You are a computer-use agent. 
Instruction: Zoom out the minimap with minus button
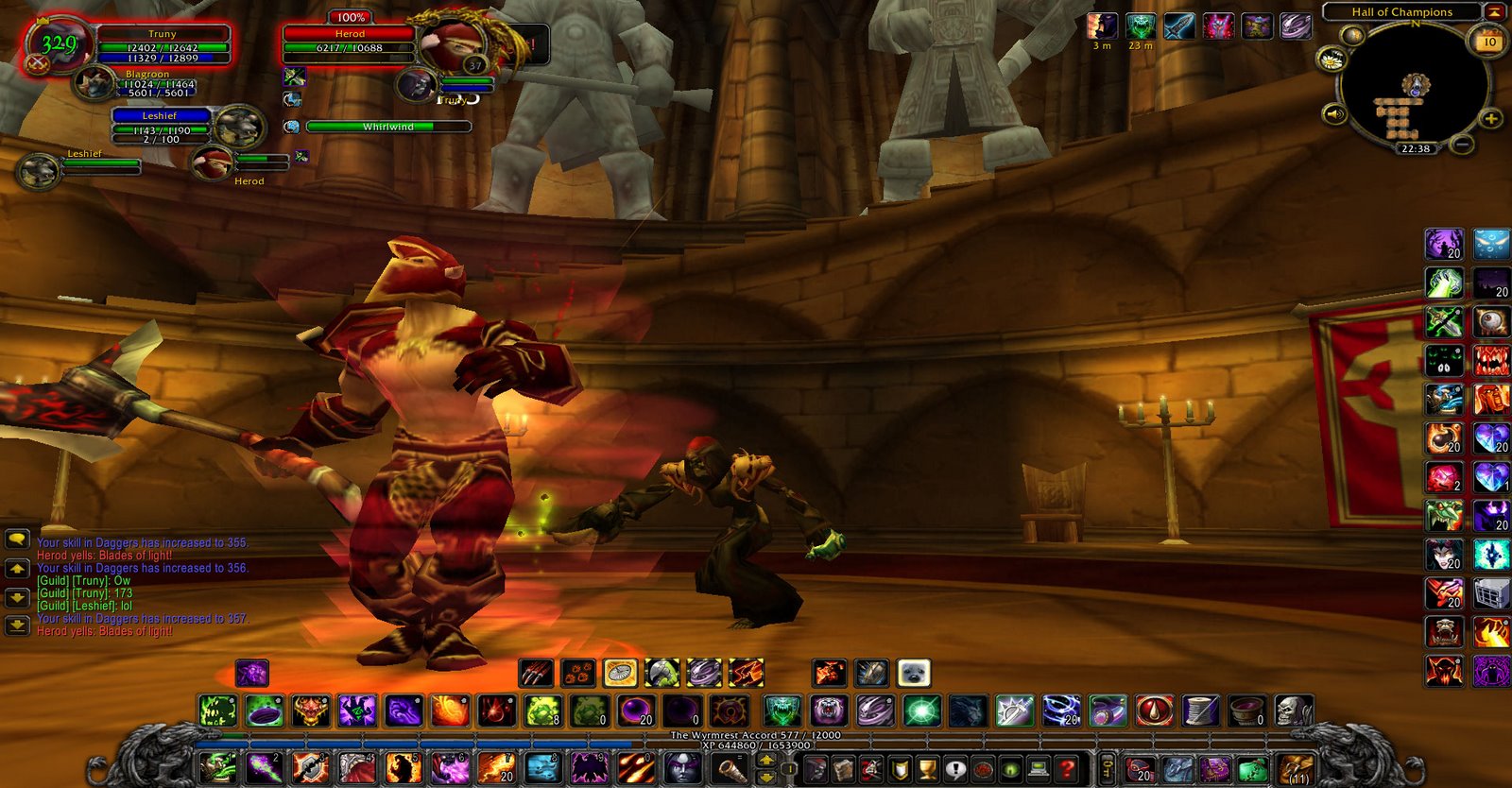1462,145
